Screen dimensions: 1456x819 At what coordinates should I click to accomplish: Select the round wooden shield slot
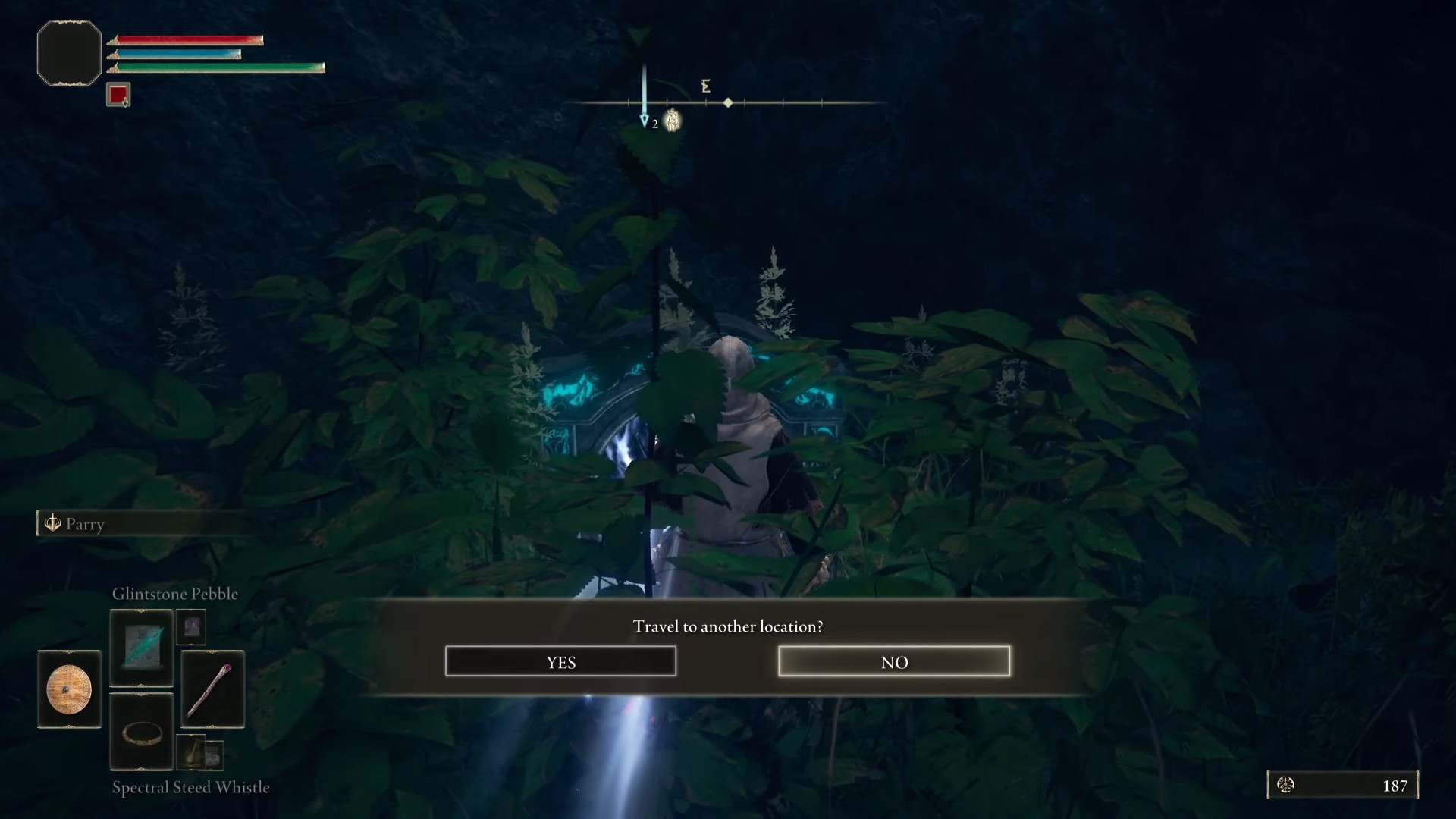(x=69, y=689)
